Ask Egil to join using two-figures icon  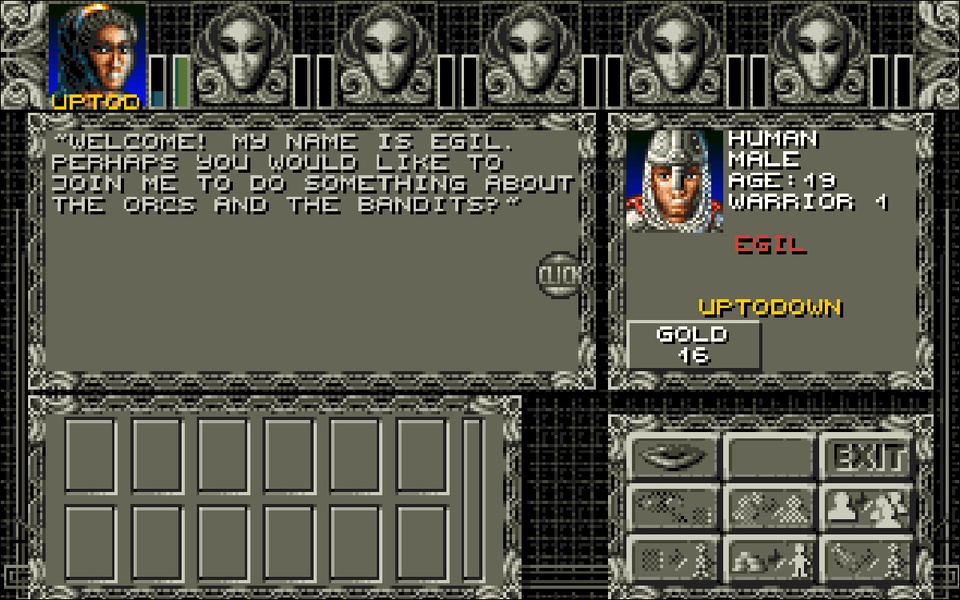(867, 507)
